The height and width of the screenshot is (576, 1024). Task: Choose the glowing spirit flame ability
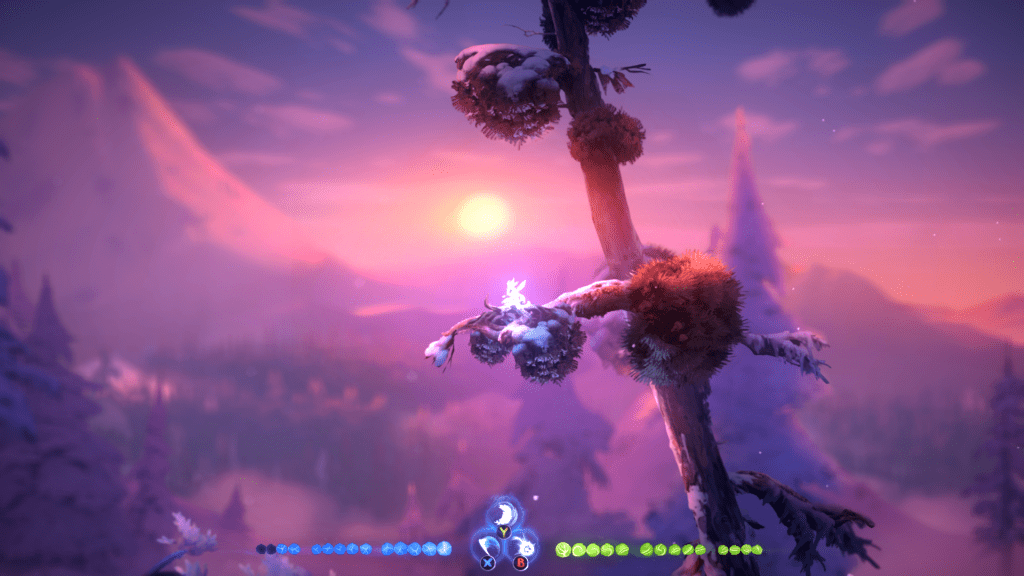[x=522, y=547]
